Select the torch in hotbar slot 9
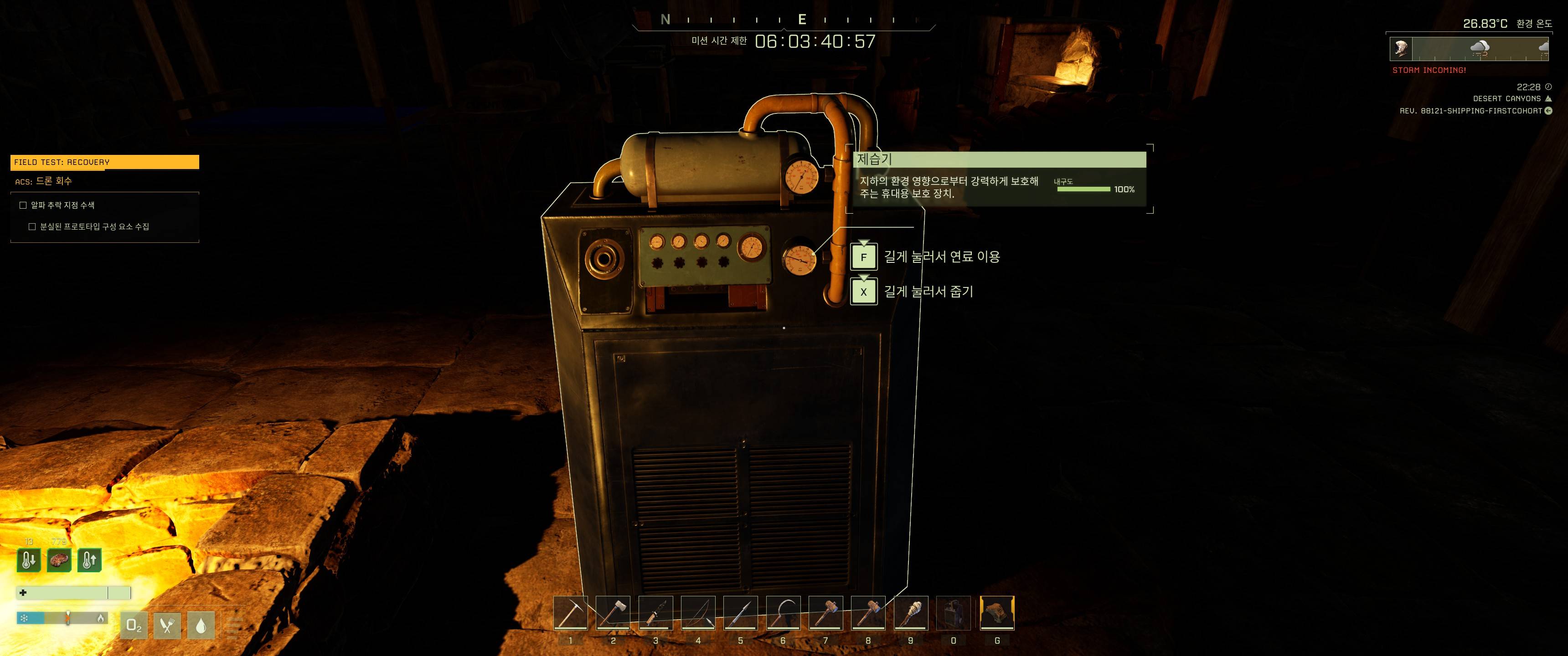Screen dimensions: 1568x656 911,613
